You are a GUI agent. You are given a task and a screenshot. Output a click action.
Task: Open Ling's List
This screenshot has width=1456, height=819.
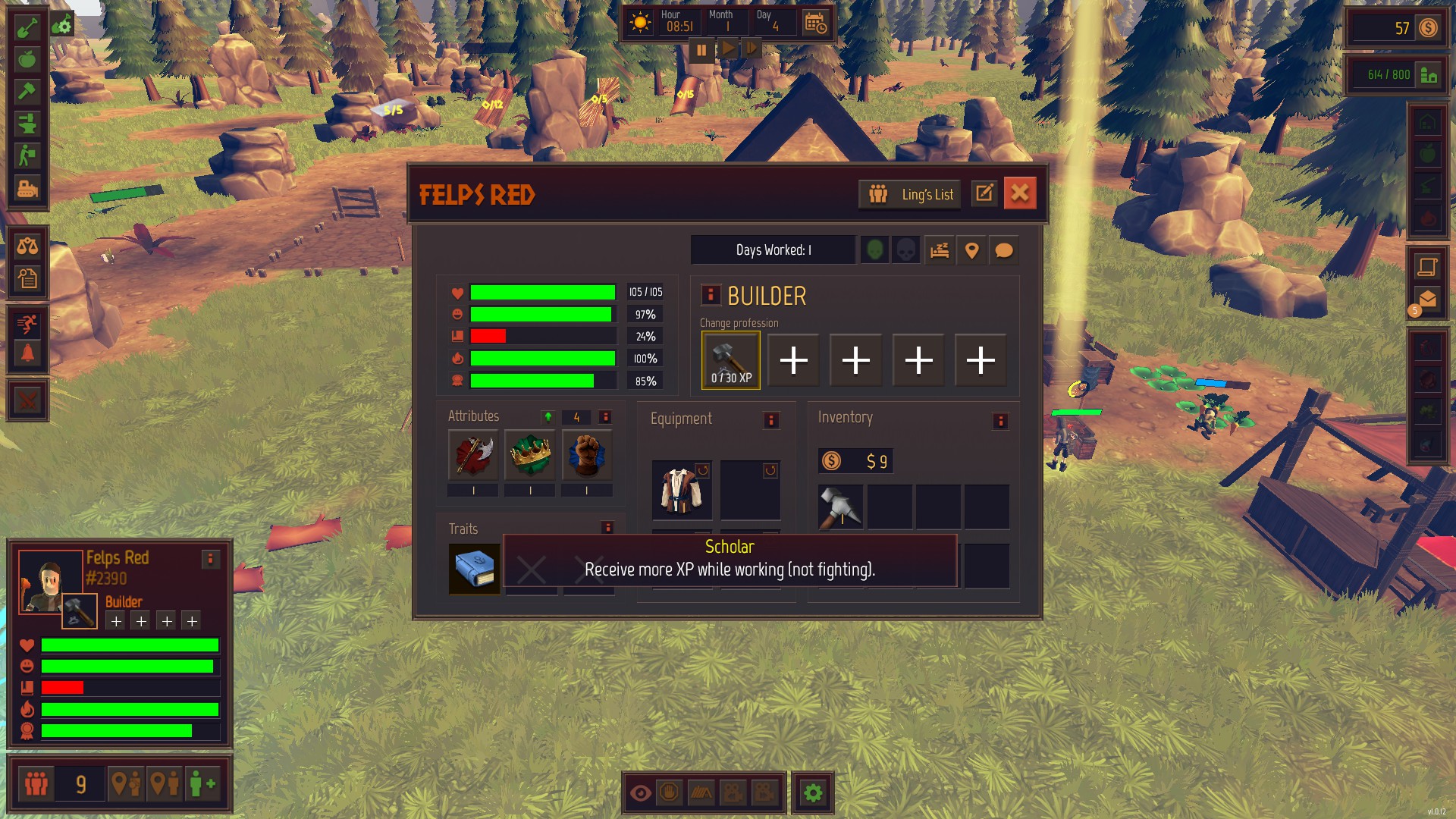coord(910,194)
